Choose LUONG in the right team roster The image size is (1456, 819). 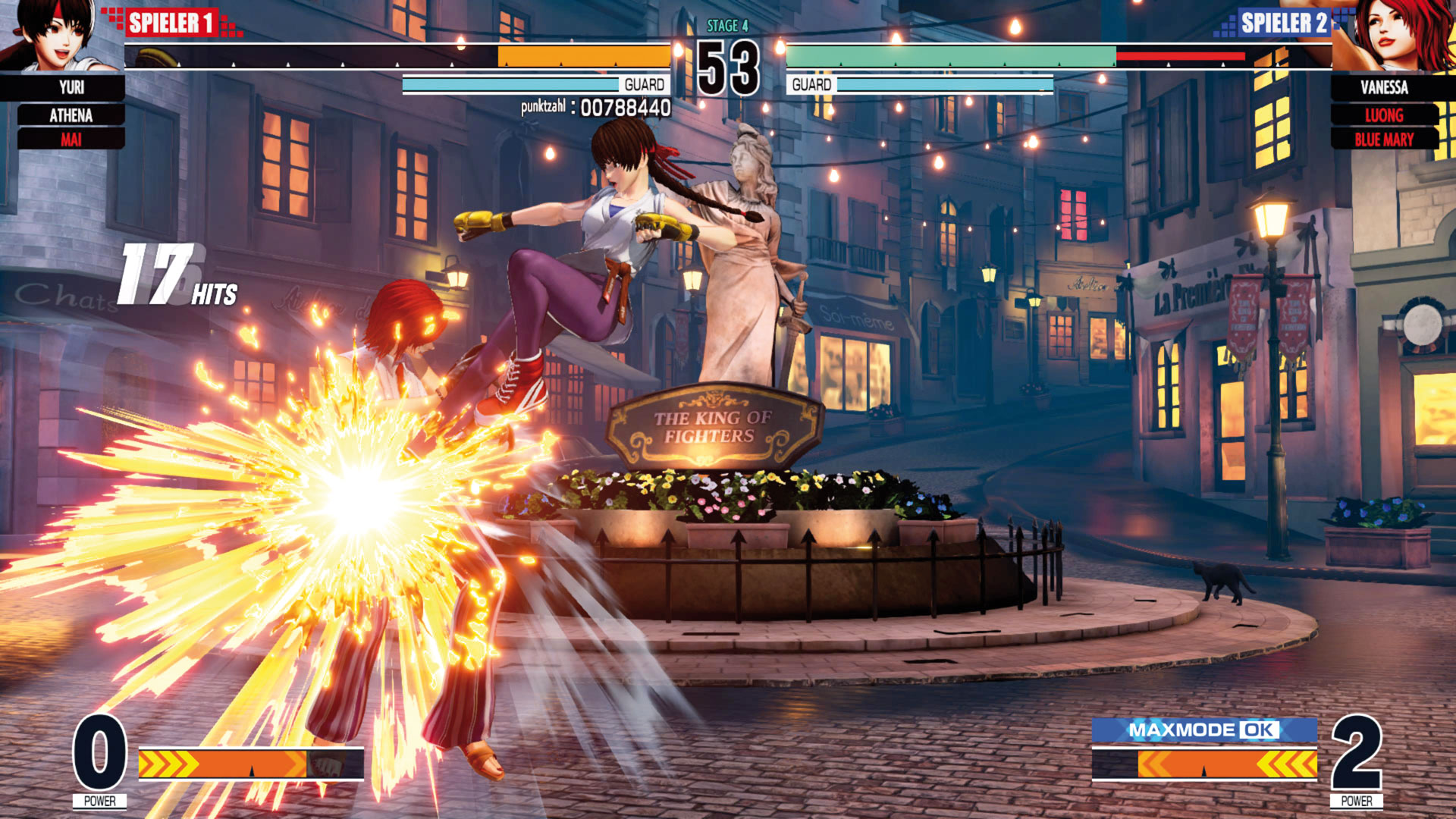point(1384,115)
